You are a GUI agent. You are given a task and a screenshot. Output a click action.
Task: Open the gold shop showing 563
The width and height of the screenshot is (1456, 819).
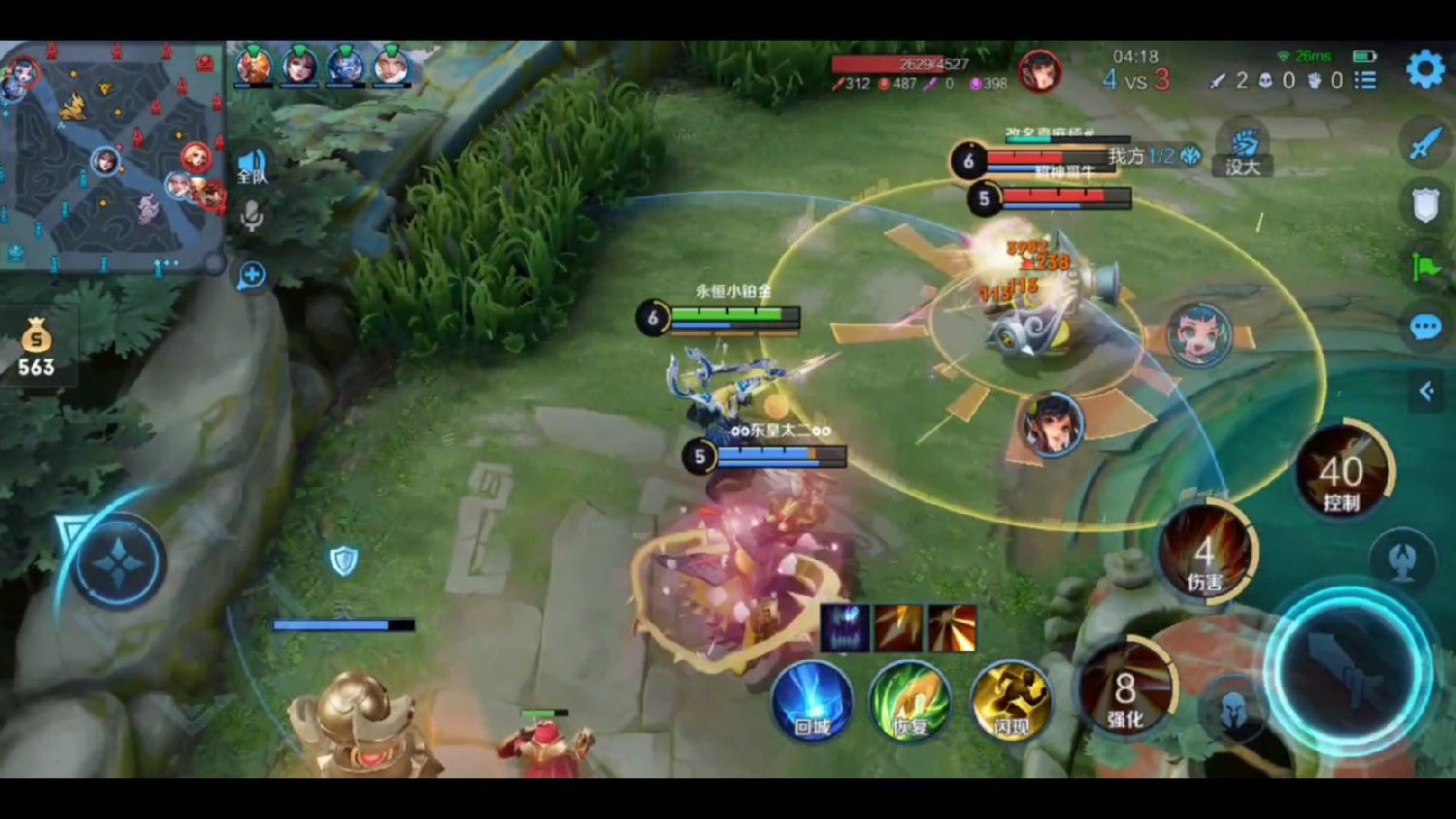pyautogui.click(x=36, y=349)
